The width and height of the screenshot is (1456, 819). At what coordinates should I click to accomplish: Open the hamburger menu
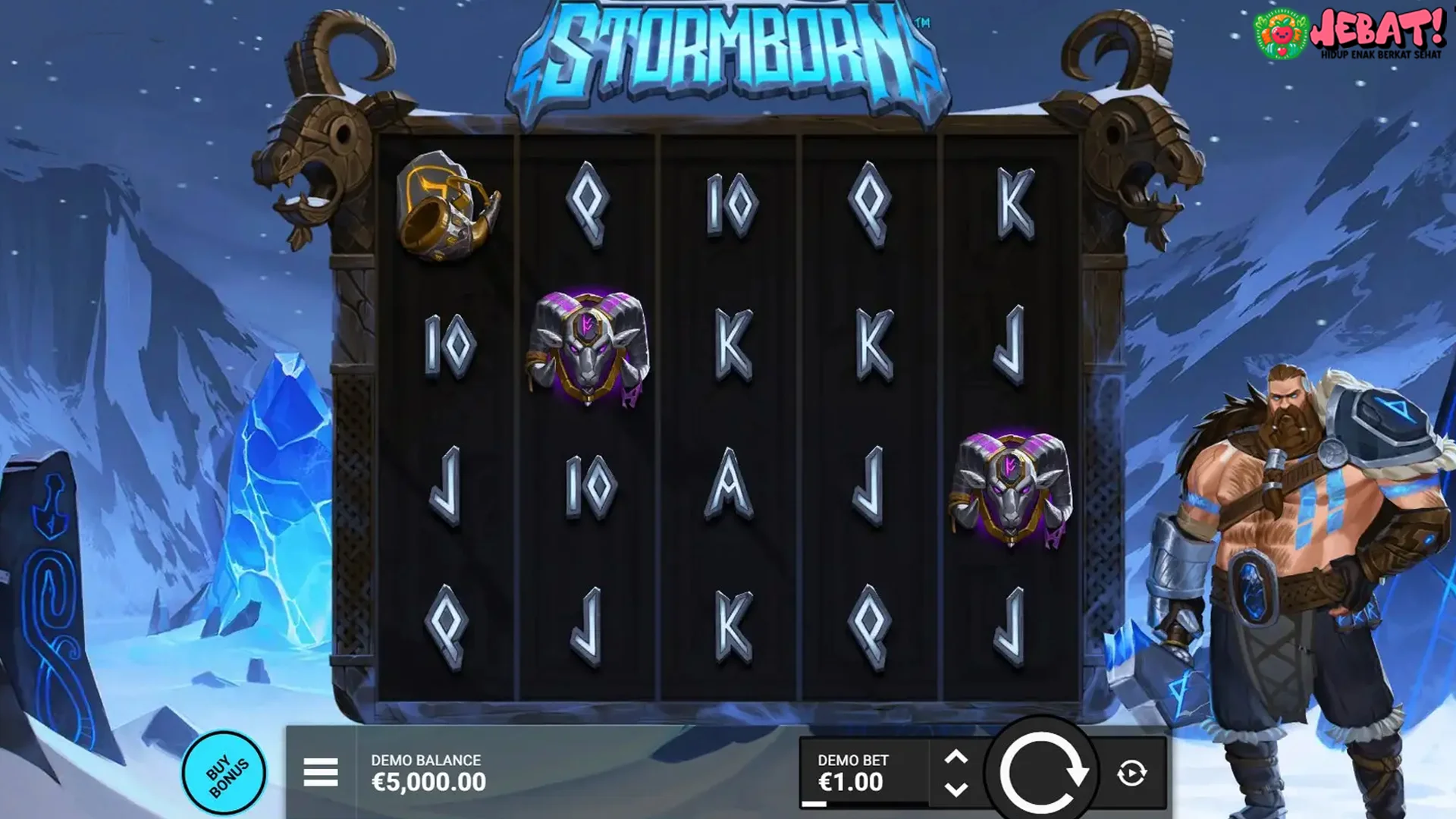click(322, 770)
